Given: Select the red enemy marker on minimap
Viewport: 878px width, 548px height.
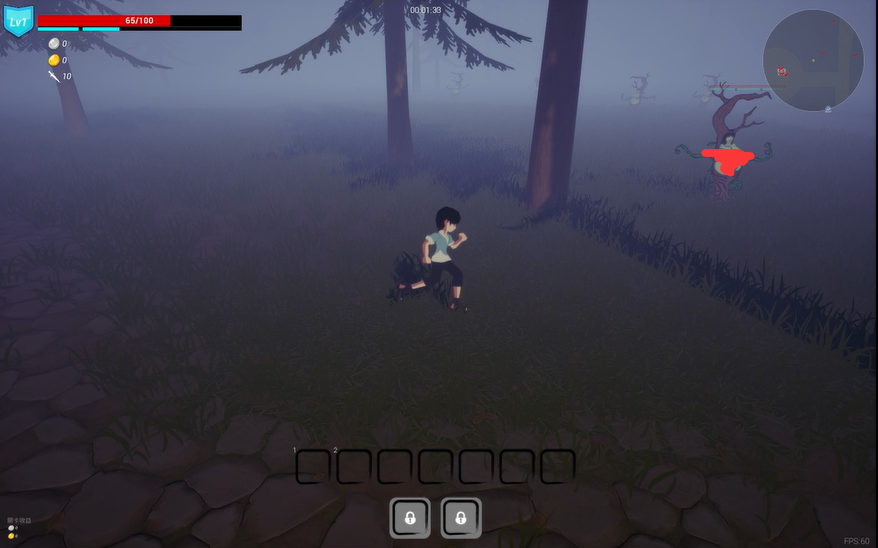Looking at the screenshot, I should point(782,71).
